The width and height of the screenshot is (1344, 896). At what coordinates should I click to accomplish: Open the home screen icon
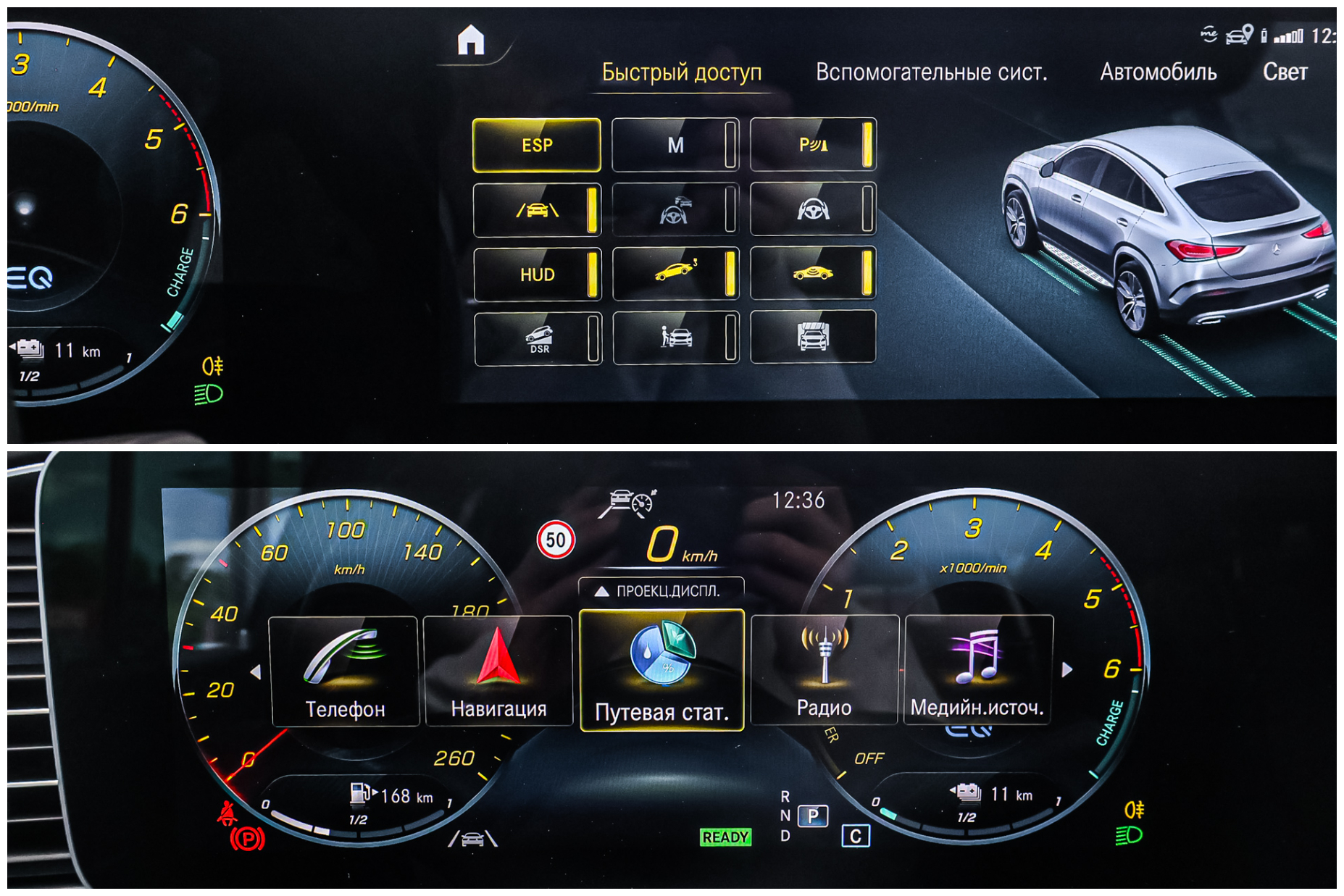[x=471, y=40]
